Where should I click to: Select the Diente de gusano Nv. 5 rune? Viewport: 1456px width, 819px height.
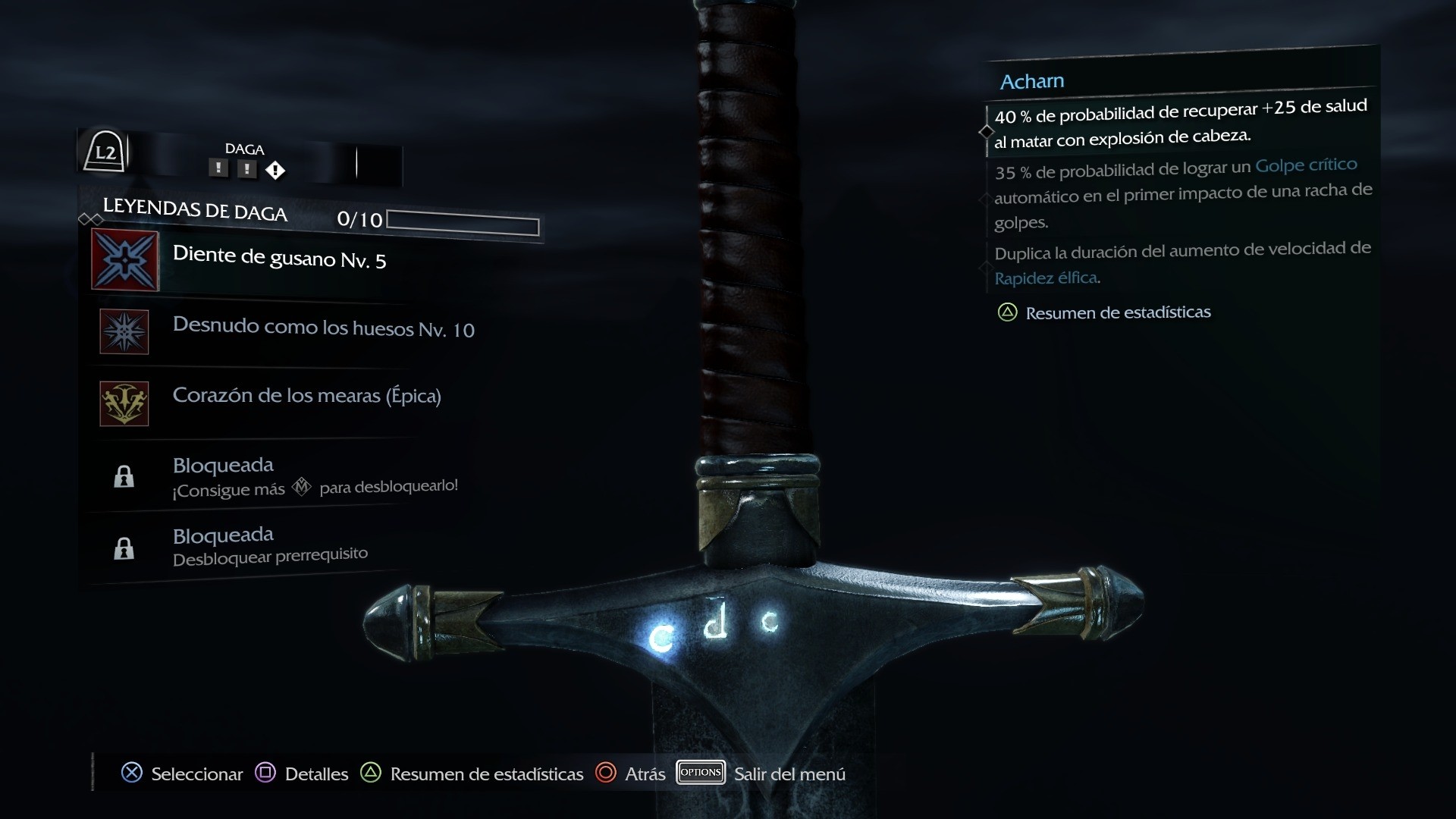(279, 258)
